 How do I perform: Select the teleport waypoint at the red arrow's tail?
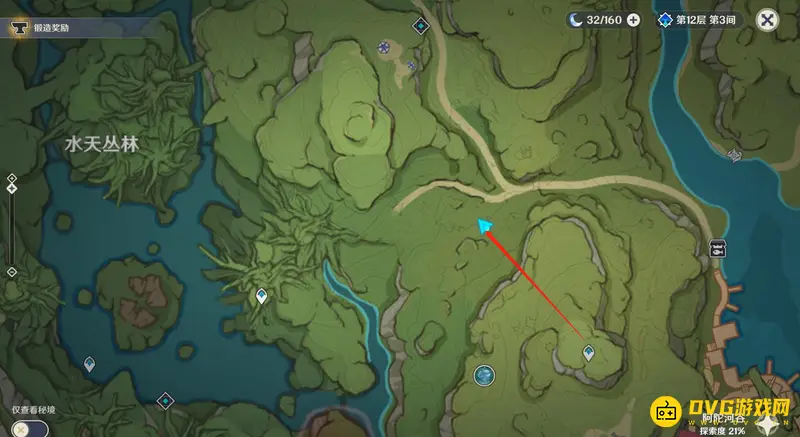589,351
